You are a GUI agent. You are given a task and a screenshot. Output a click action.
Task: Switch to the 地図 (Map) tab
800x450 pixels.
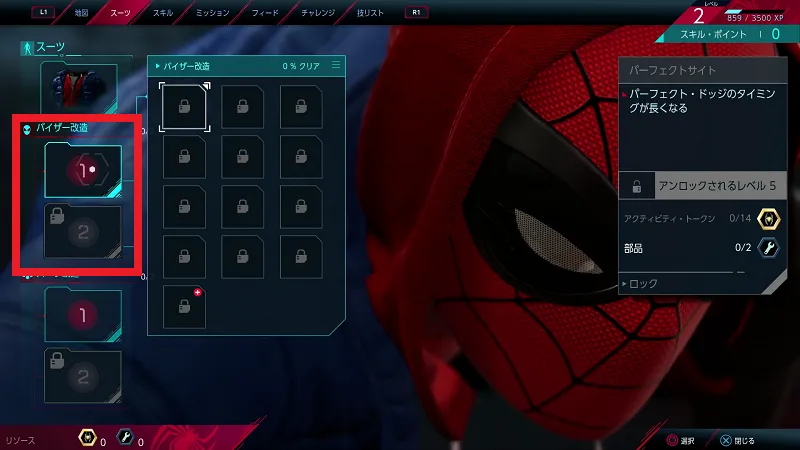(82, 13)
